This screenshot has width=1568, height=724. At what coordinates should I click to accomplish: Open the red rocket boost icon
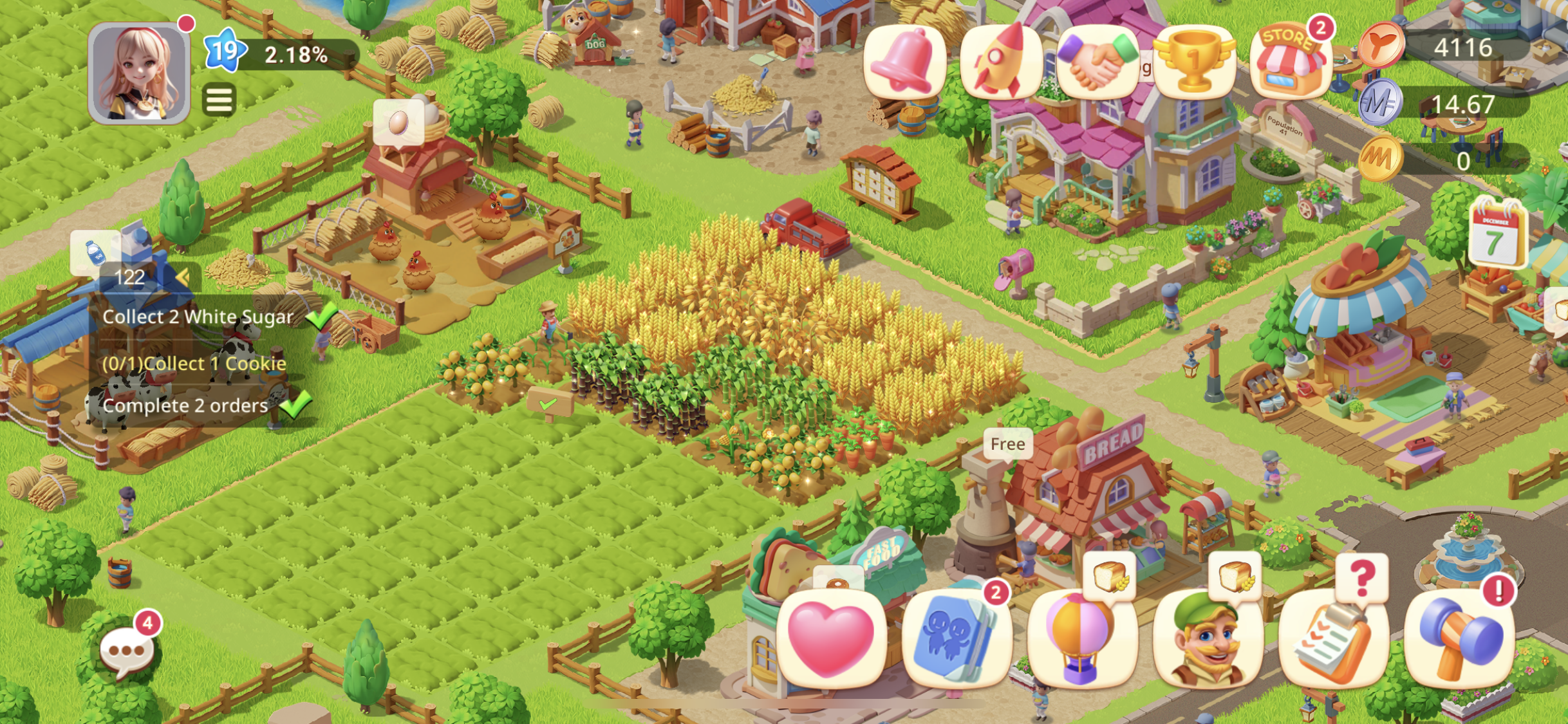(1001, 62)
